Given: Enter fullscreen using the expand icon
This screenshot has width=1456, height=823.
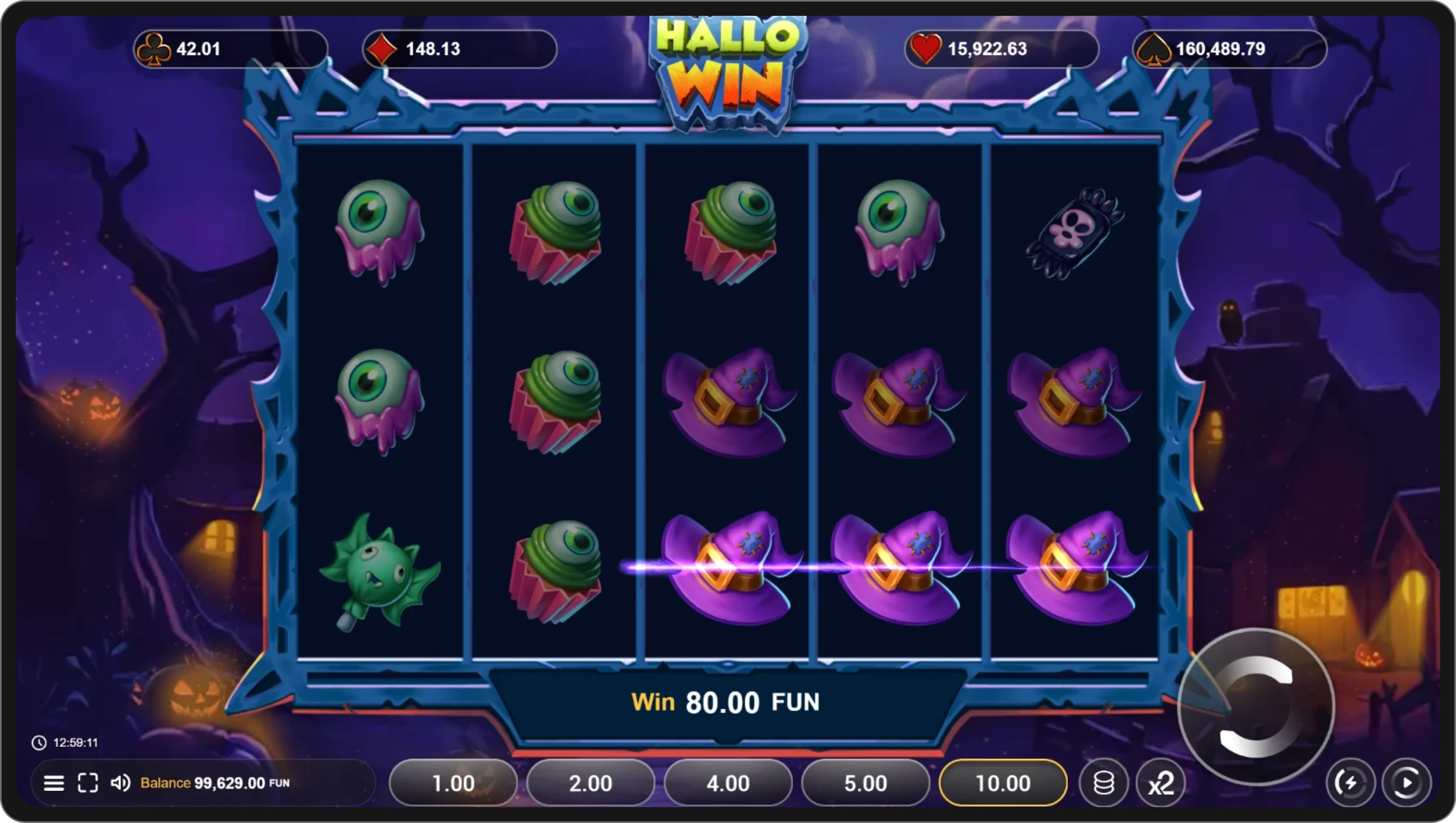Looking at the screenshot, I should 88,783.
